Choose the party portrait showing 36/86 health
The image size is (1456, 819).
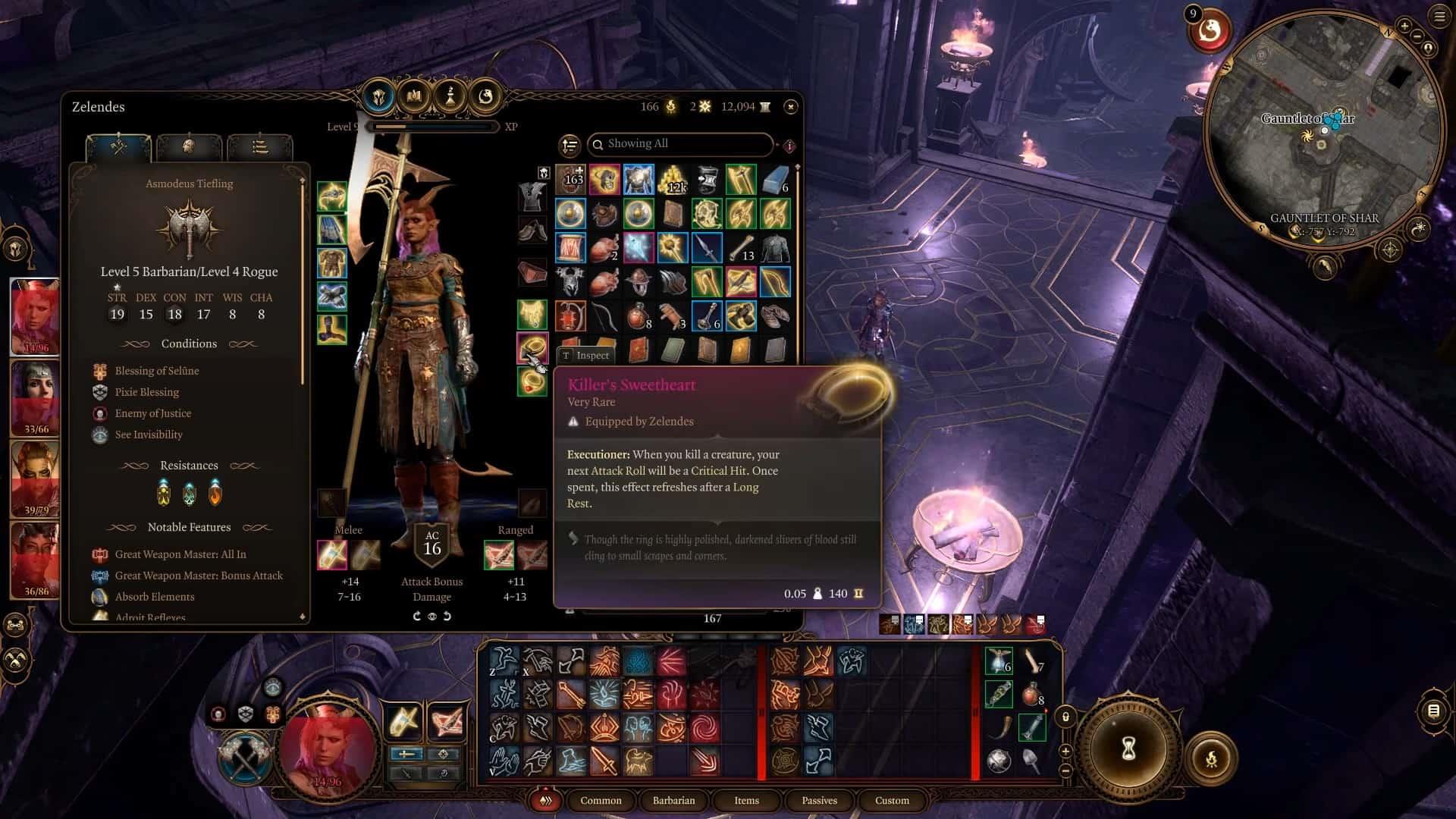pos(36,560)
